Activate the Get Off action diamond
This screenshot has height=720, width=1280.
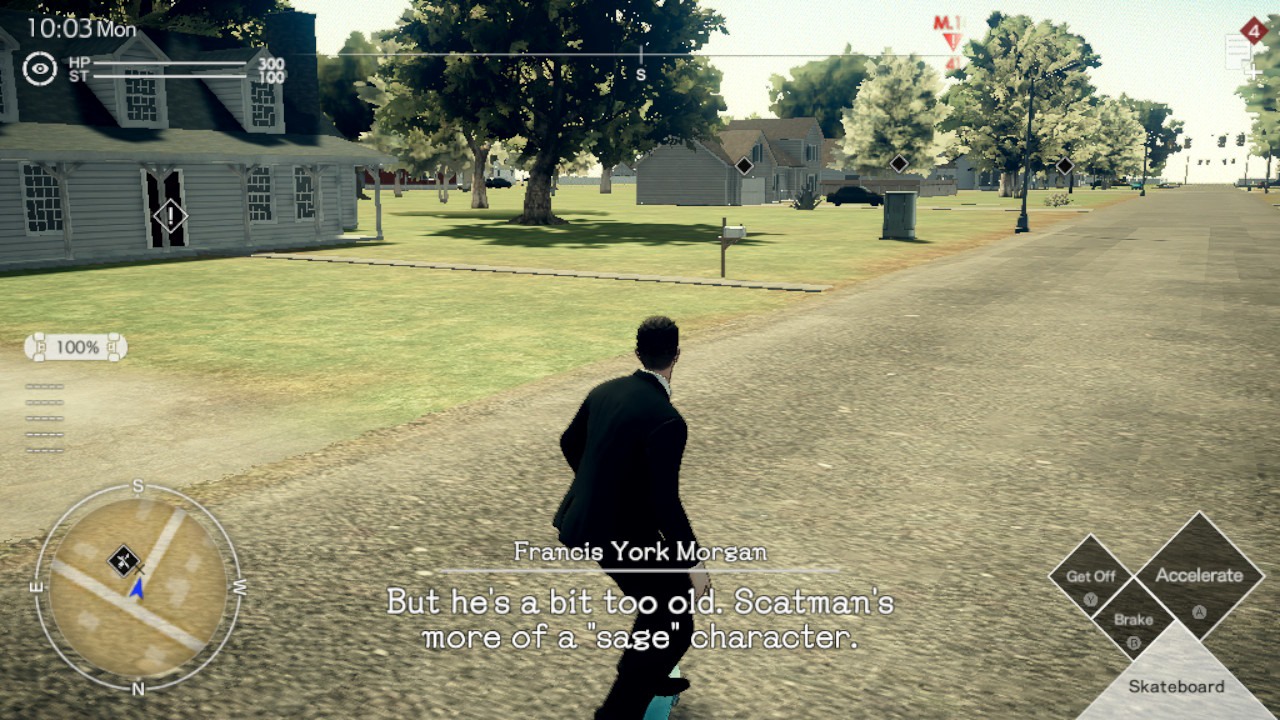(1090, 578)
